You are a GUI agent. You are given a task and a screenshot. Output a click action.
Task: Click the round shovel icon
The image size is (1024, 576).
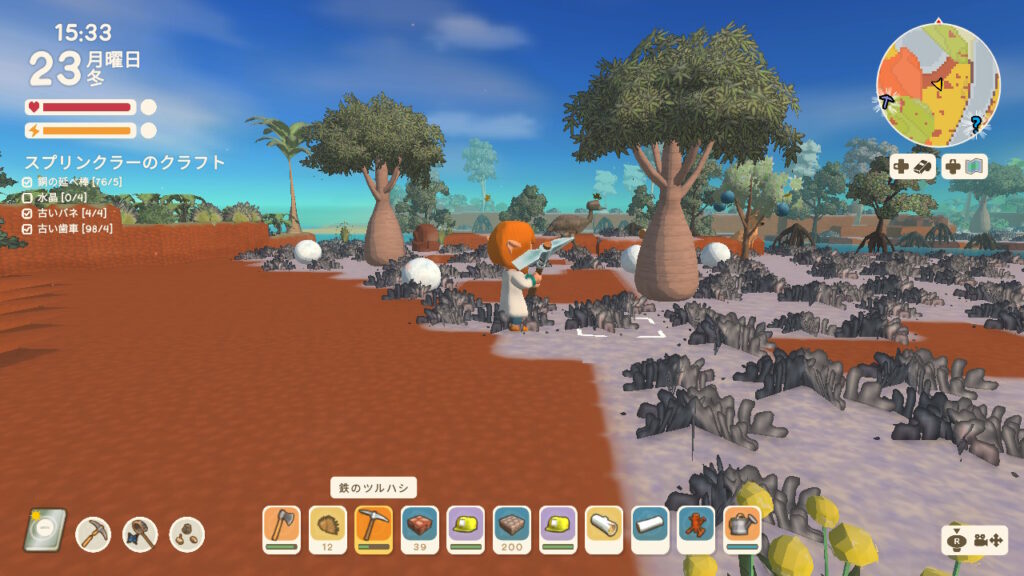tap(140, 534)
